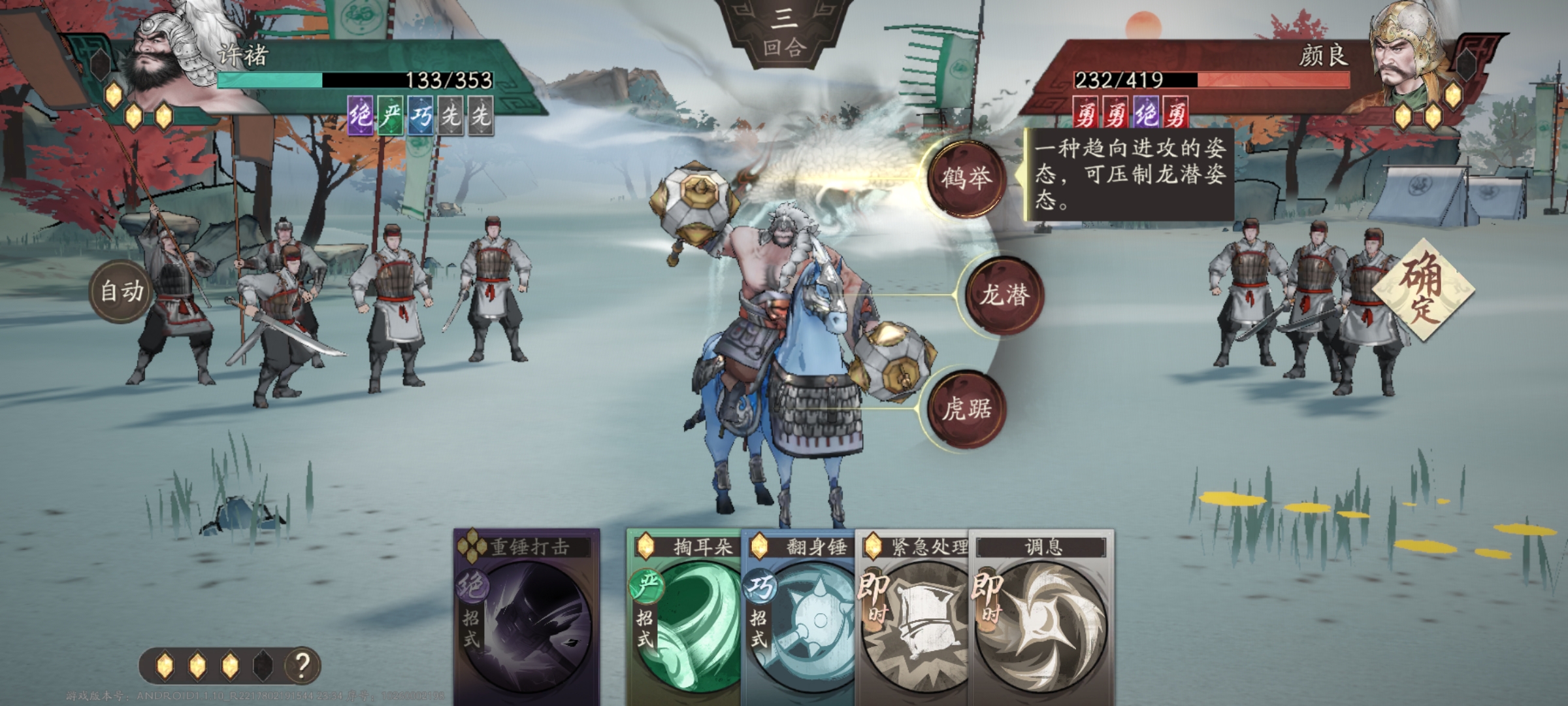This screenshot has height=706, width=1568.
Task: Confirm with the 确定 button
Action: pyautogui.click(x=1422, y=290)
